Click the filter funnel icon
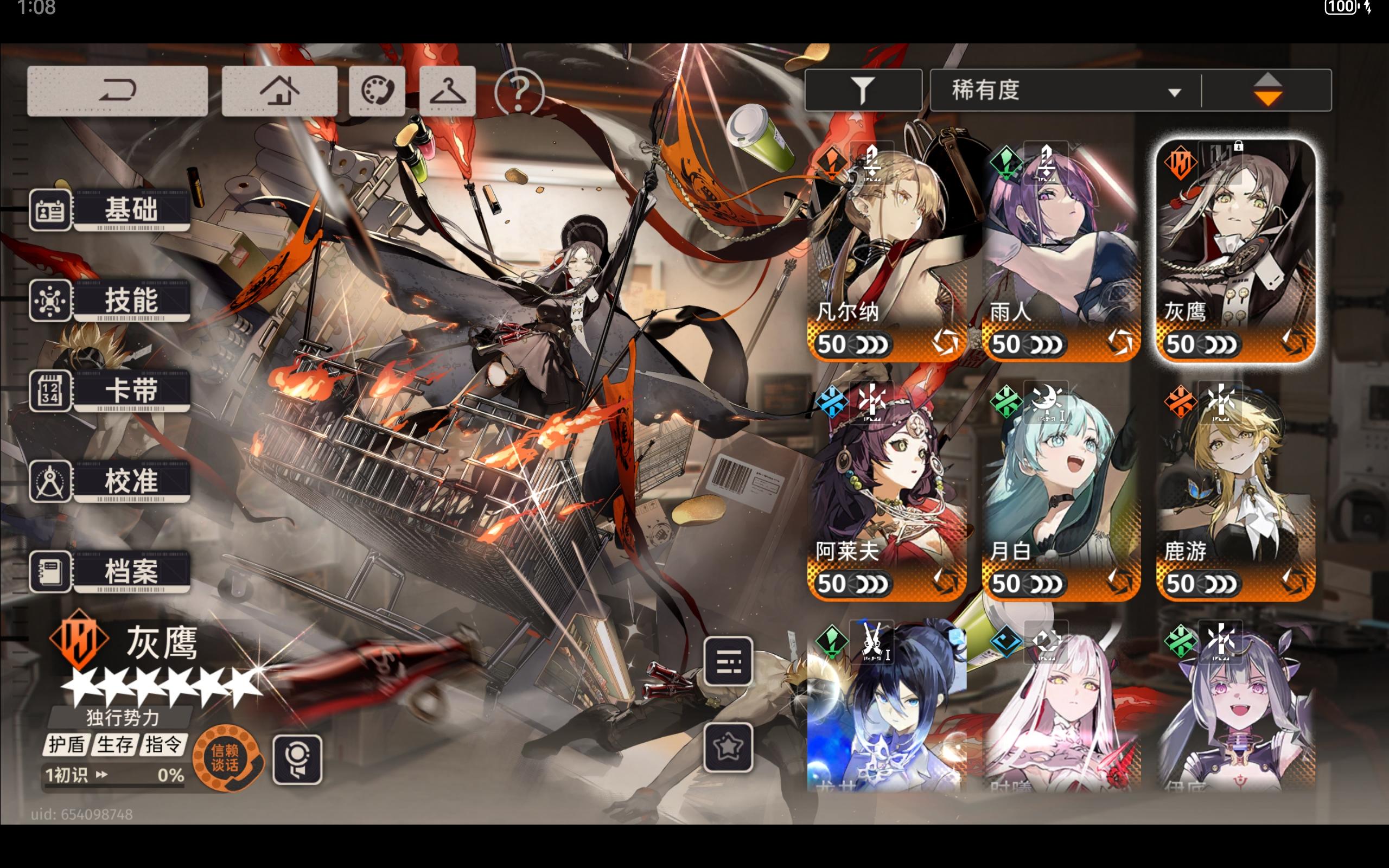The width and height of the screenshot is (1389, 868). coord(863,89)
